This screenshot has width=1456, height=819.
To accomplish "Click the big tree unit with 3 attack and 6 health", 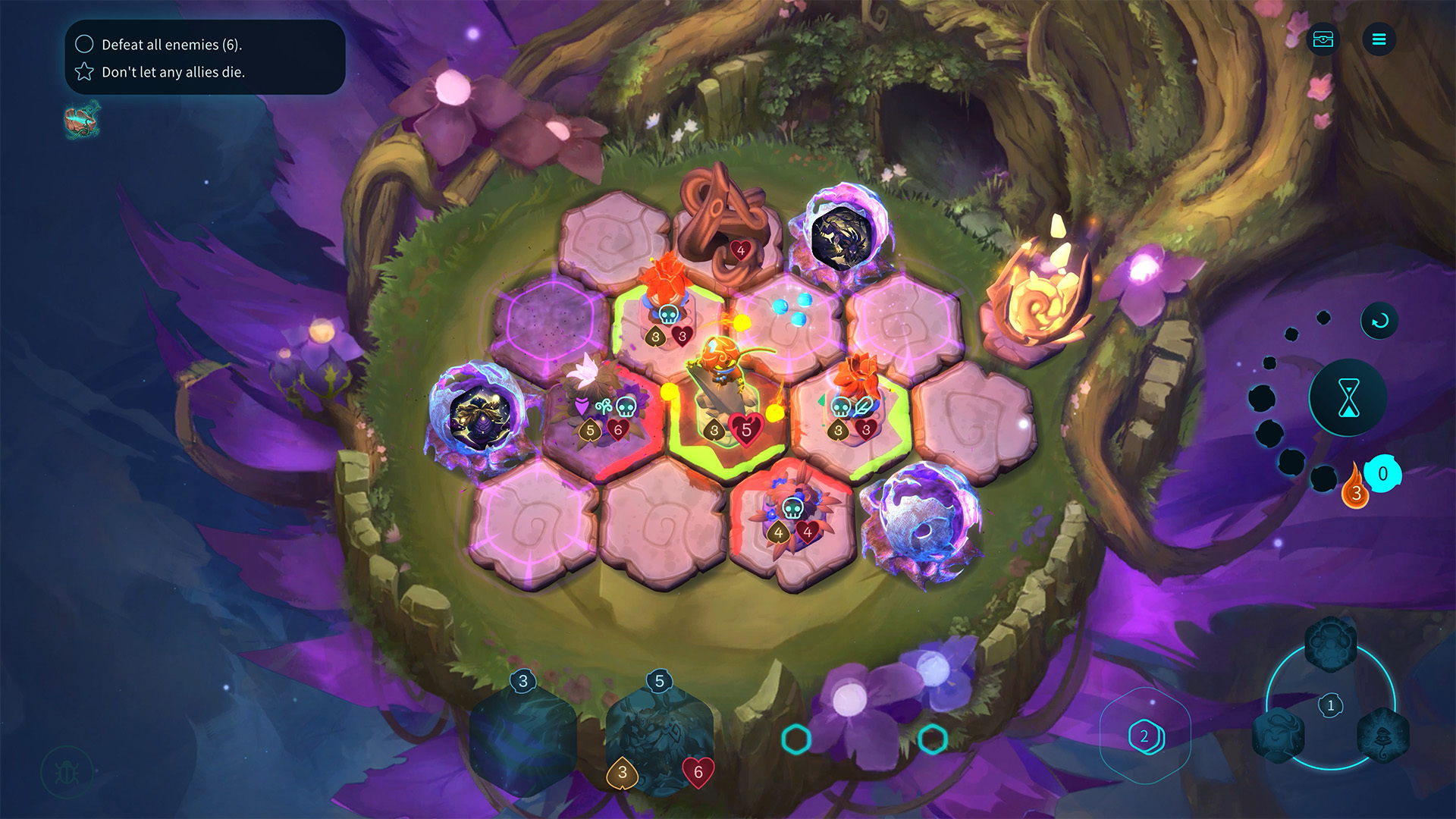I will (x=658, y=739).
